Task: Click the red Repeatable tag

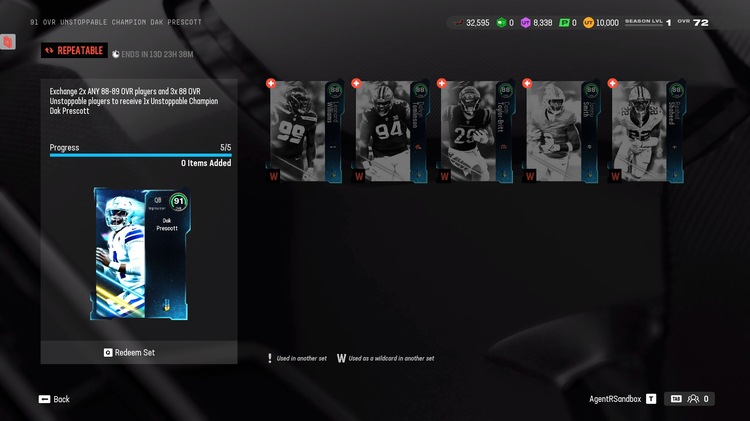Action: coord(74,50)
